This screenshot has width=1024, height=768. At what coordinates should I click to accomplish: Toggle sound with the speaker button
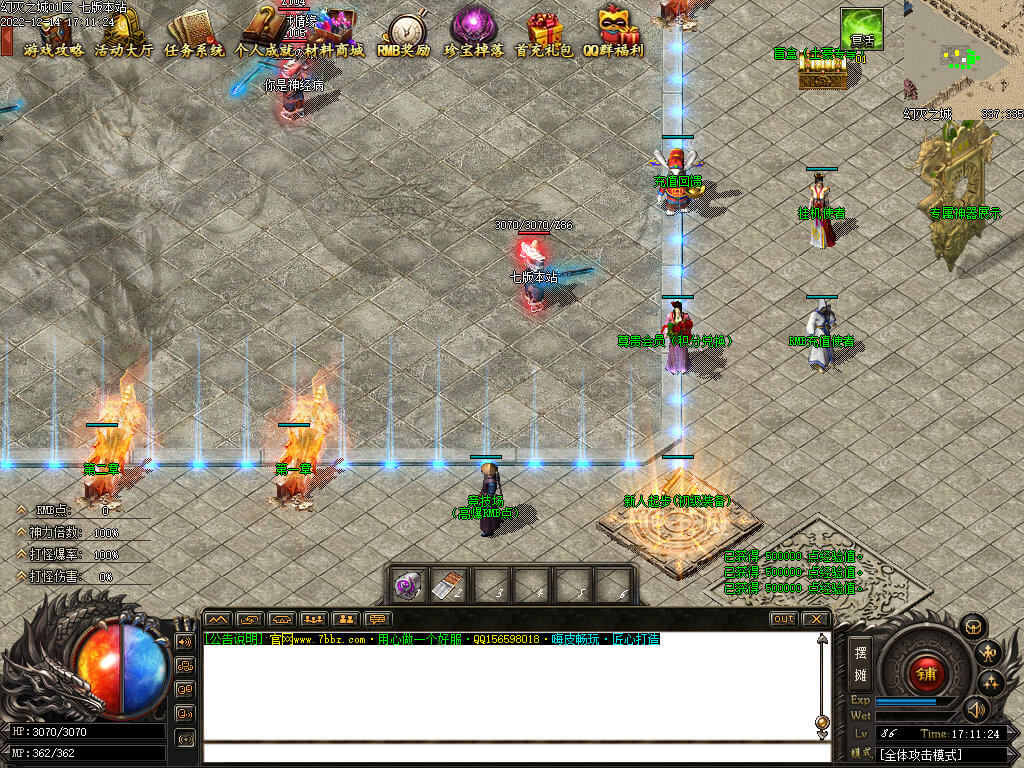point(976,709)
